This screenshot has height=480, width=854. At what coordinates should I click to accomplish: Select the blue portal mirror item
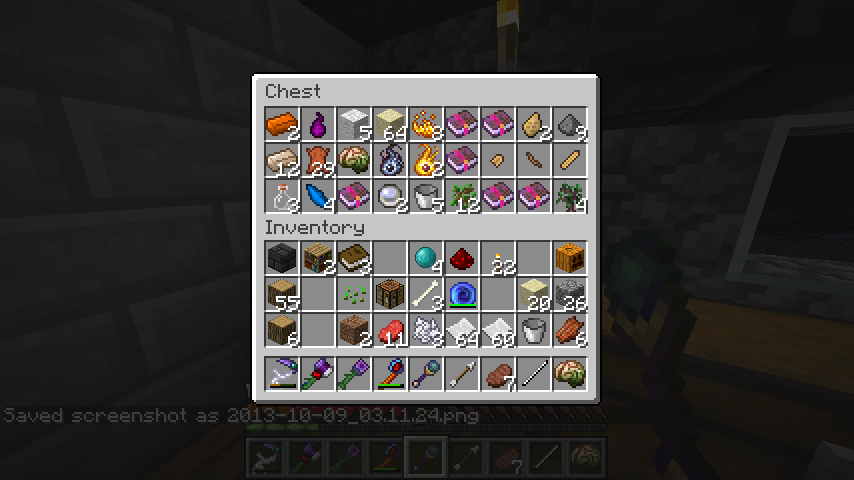462,294
